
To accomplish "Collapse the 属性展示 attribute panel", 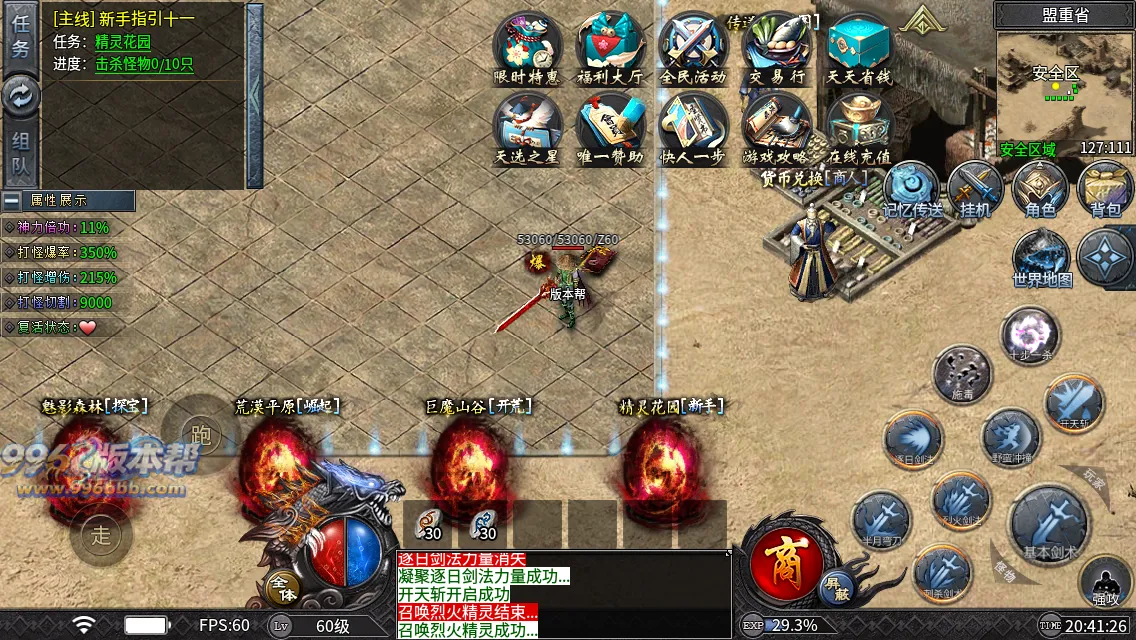I will [x=11, y=200].
